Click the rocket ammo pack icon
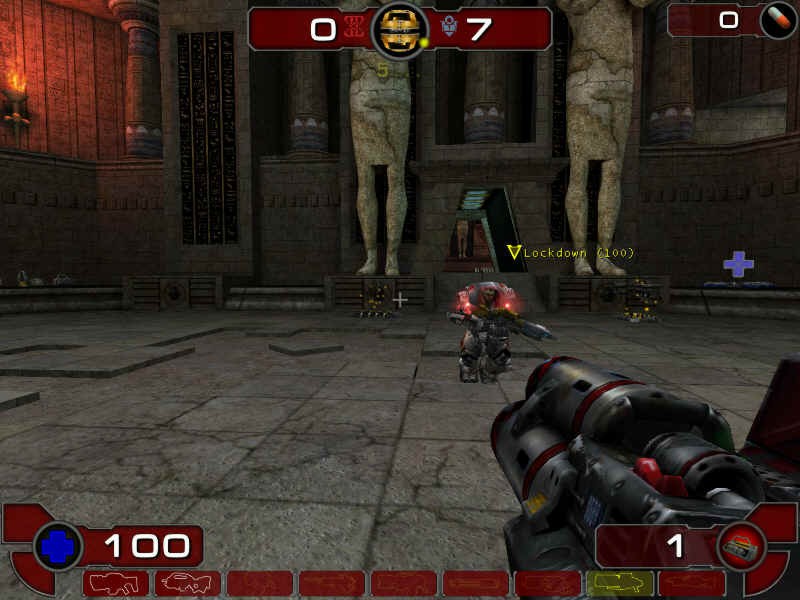 [742, 546]
